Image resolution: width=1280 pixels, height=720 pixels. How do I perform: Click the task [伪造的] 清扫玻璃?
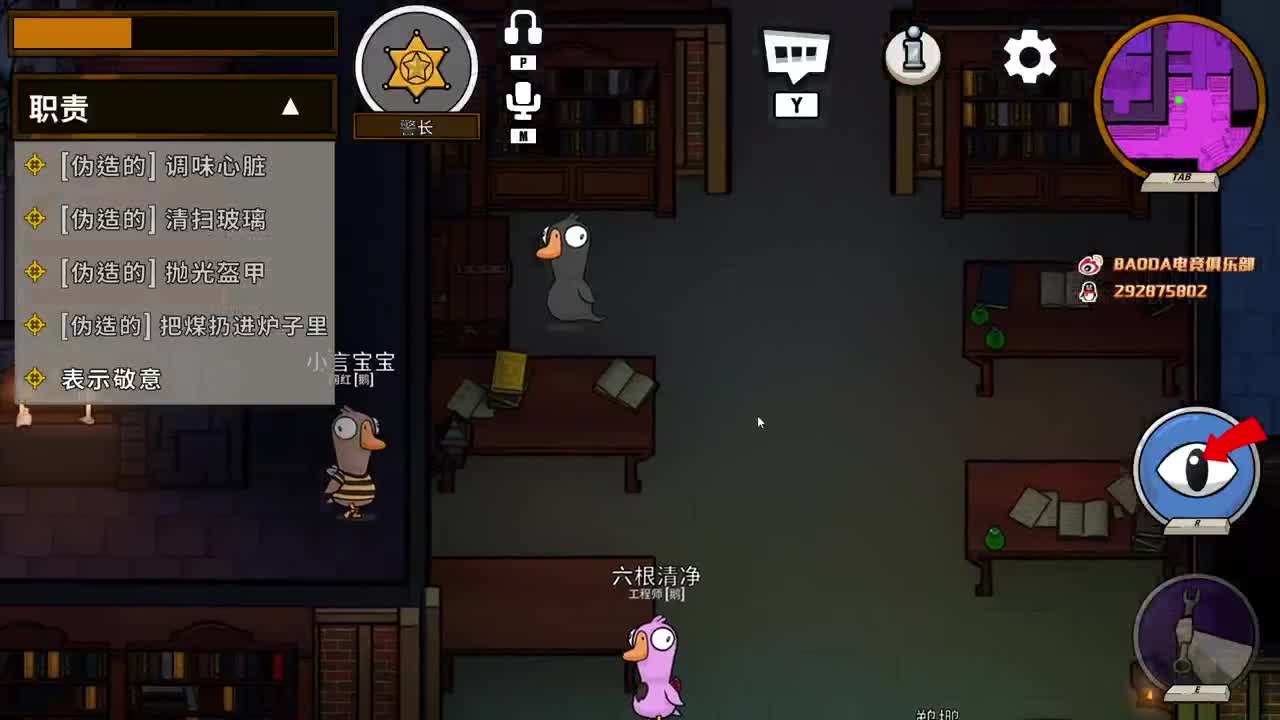click(163, 219)
